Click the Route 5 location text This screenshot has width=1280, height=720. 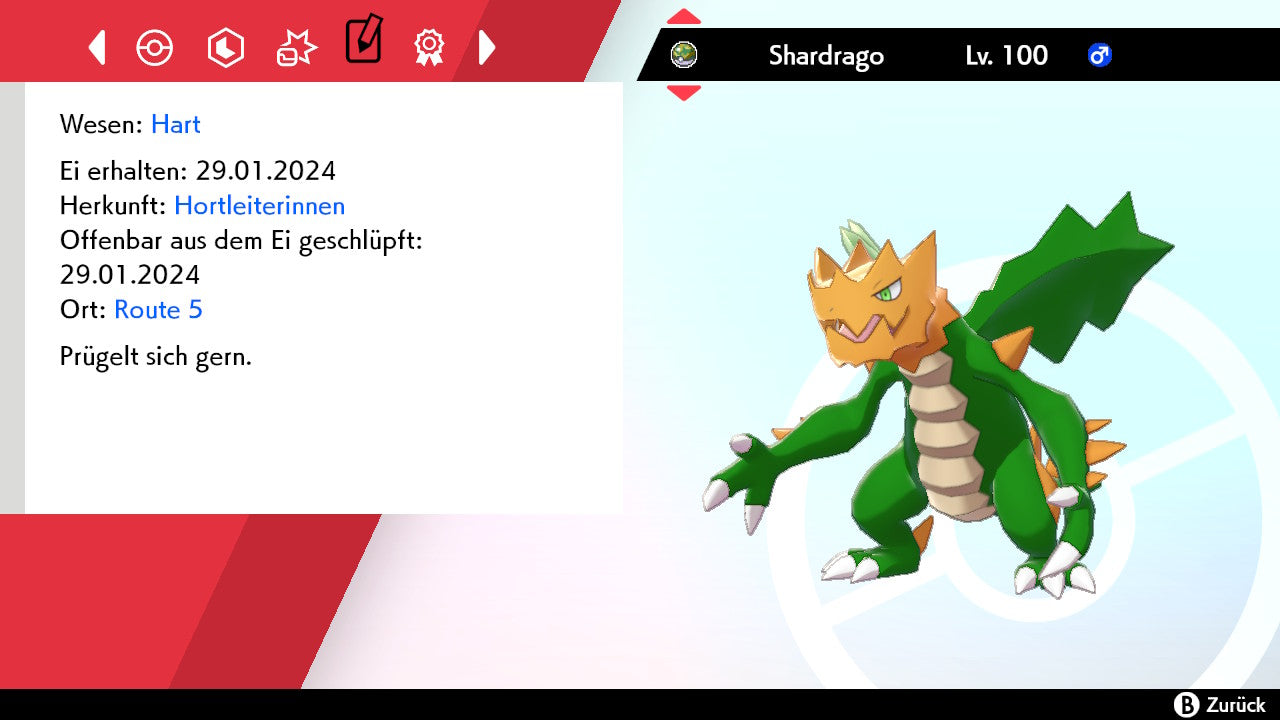pyautogui.click(x=158, y=310)
